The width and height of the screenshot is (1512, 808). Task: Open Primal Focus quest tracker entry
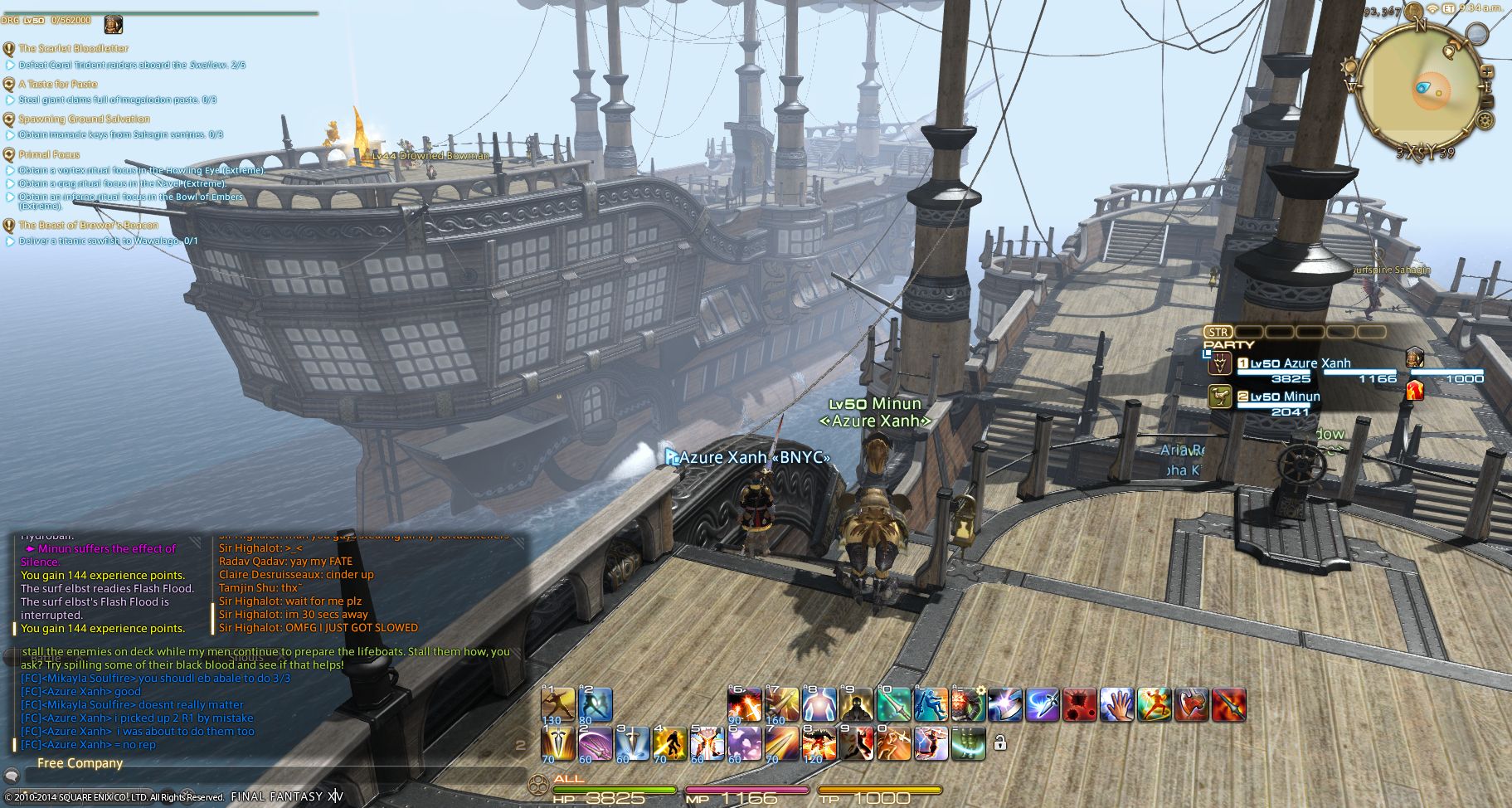pos(49,154)
